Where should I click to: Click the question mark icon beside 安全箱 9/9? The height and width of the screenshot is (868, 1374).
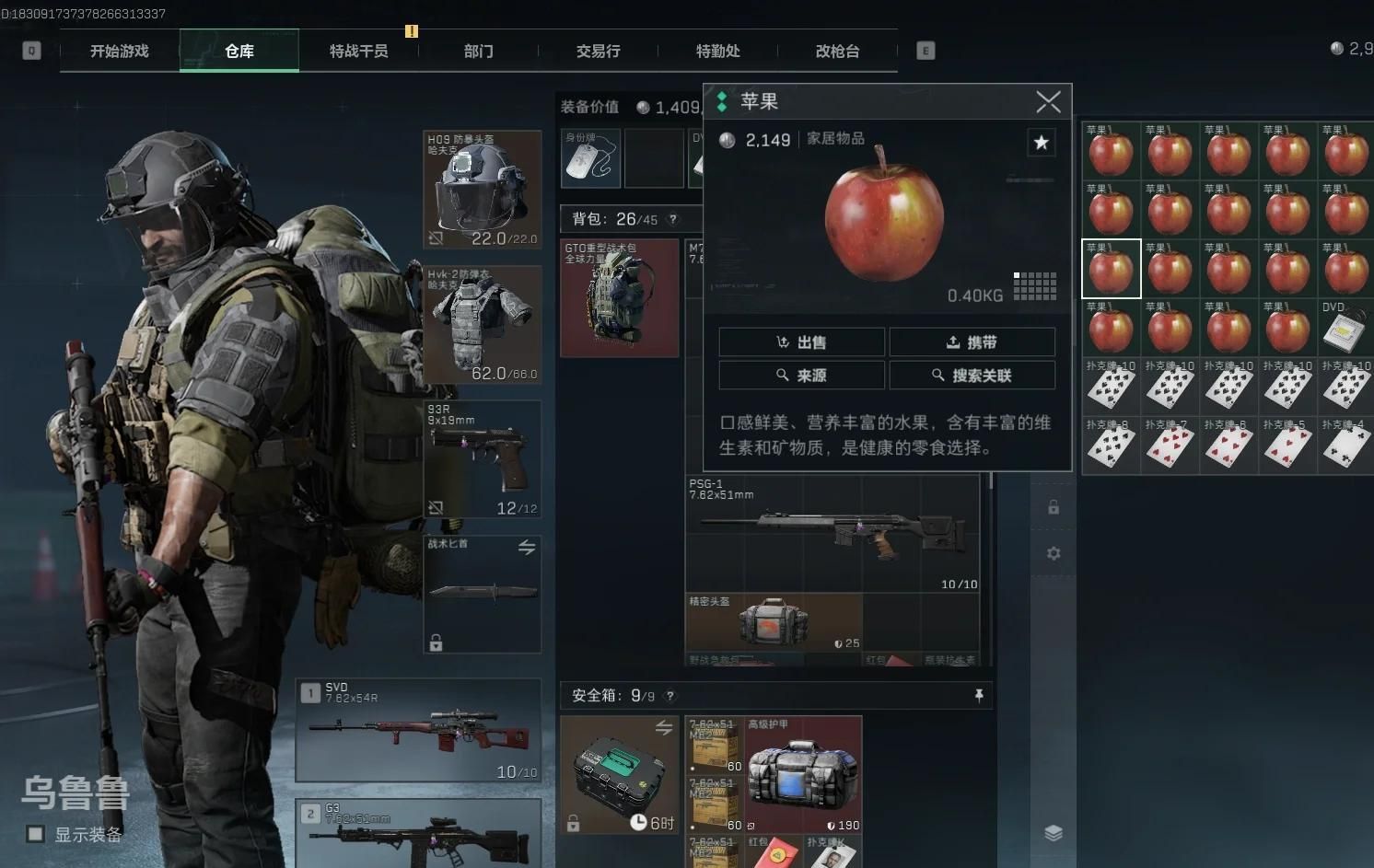pos(670,696)
